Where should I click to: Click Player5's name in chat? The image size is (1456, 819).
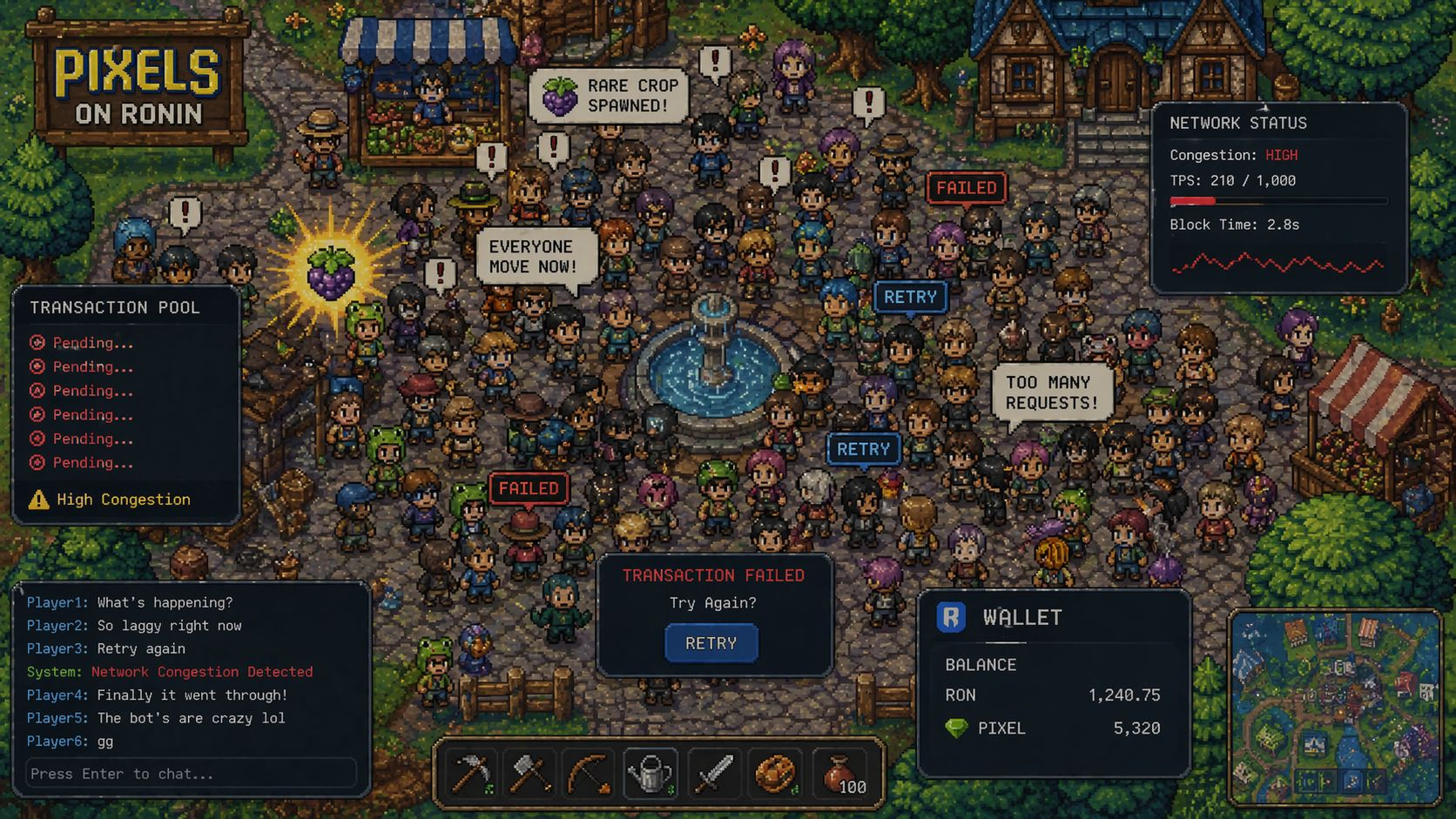(57, 718)
